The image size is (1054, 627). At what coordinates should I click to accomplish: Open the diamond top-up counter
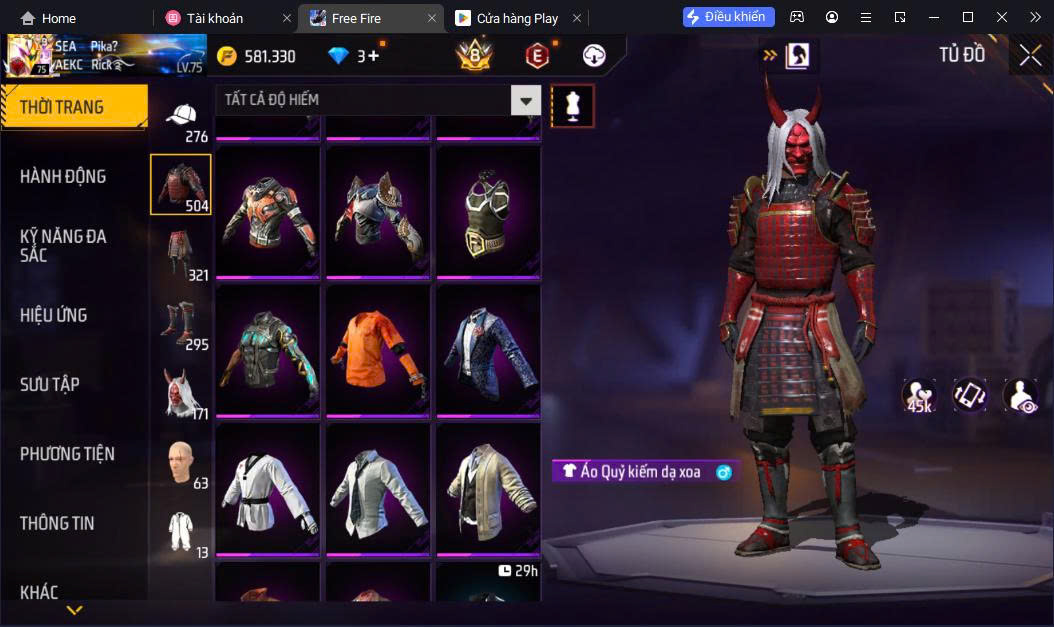354,56
